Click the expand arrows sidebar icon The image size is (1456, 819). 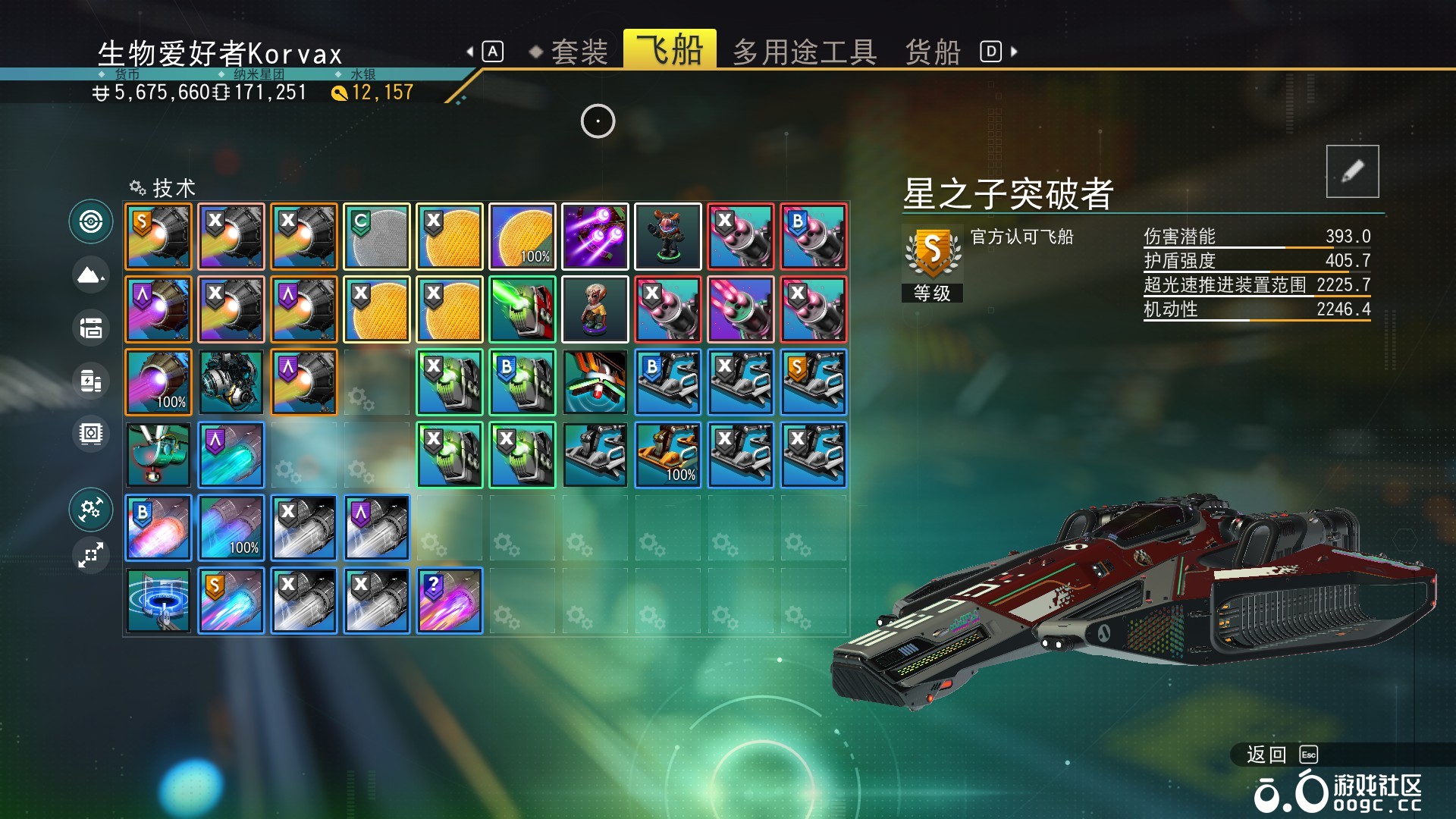[x=91, y=555]
